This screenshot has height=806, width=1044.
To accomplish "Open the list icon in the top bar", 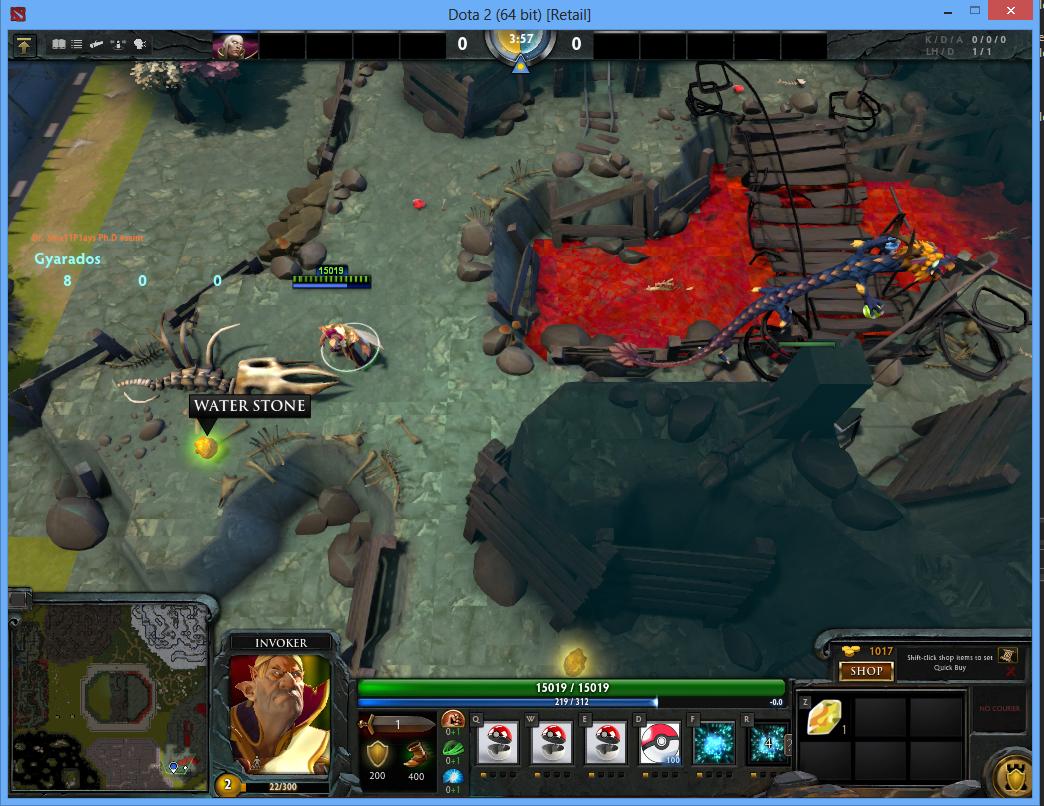I will pyautogui.click(x=77, y=45).
